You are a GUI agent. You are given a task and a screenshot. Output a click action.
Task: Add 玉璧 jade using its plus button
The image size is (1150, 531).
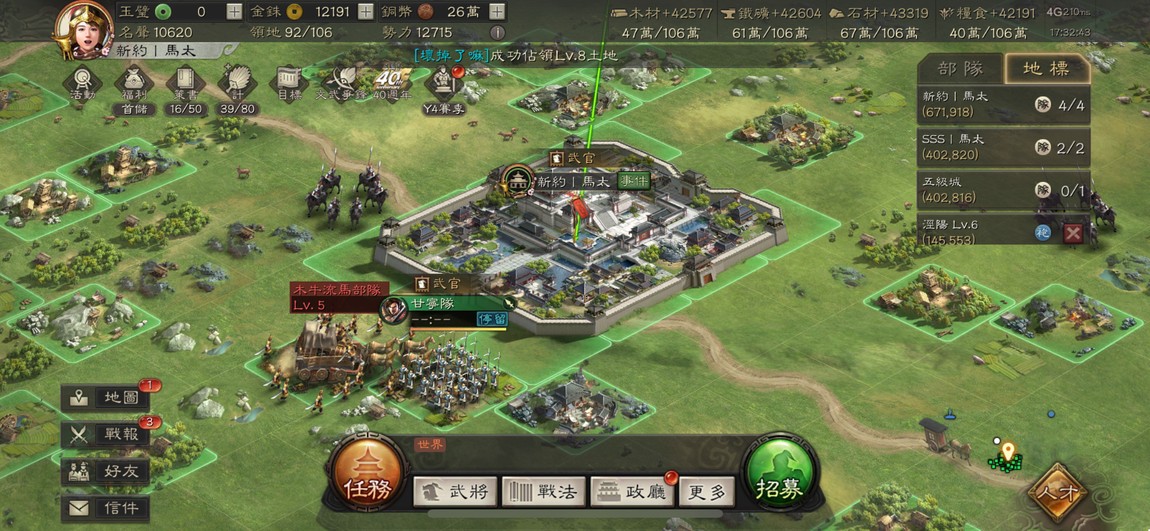coord(234,12)
